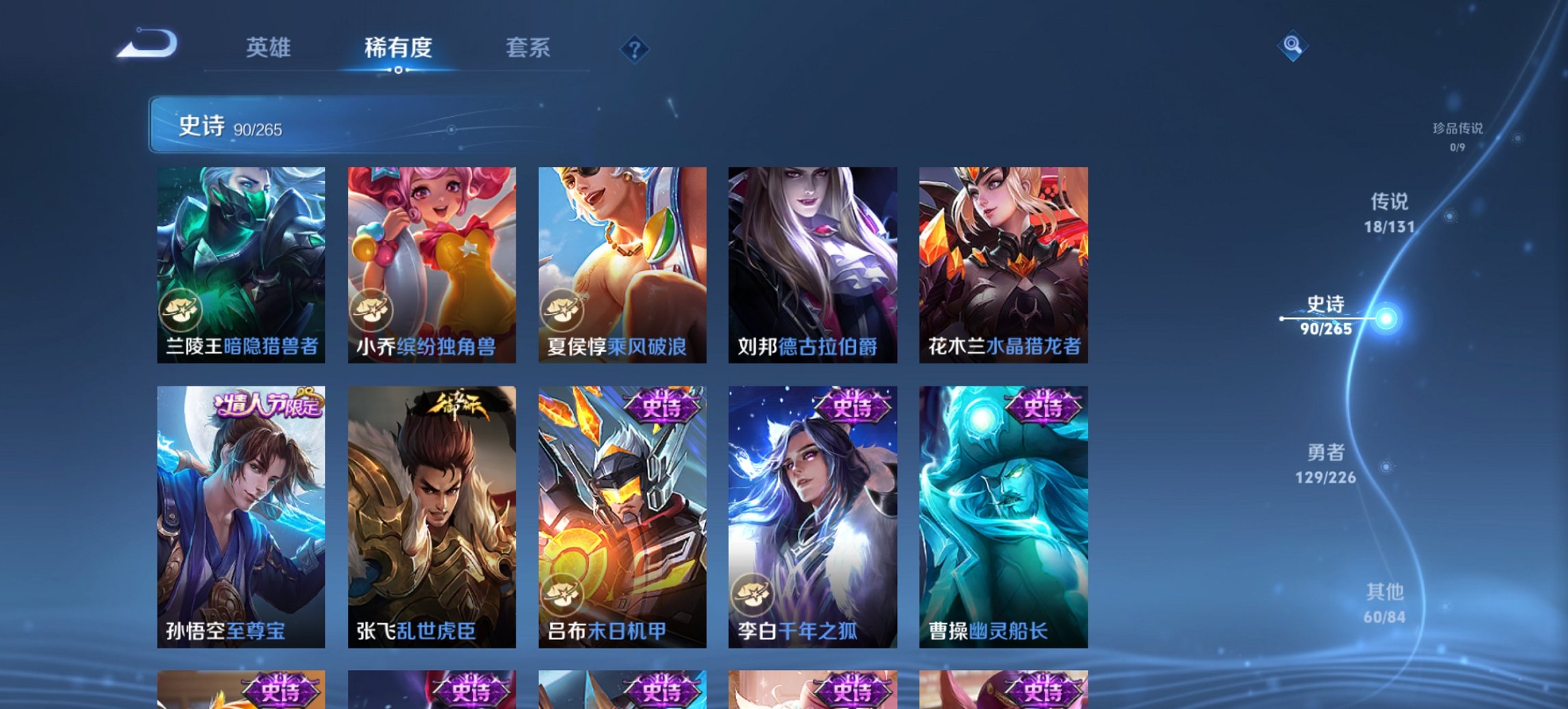Screen dimensions: 1568x709
Task: Switch to the 套系 tab
Action: coord(528,48)
